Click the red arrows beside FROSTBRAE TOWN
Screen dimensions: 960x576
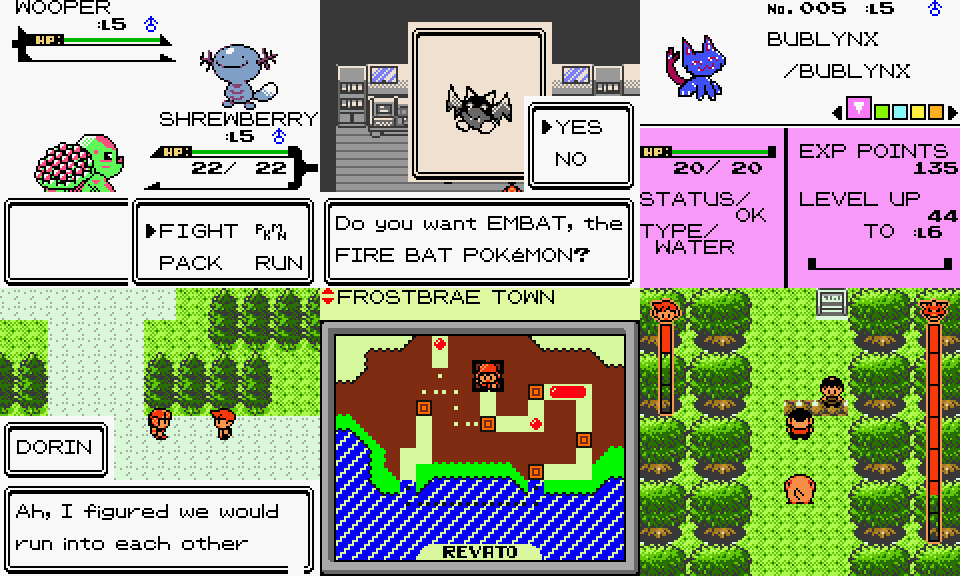(327, 297)
